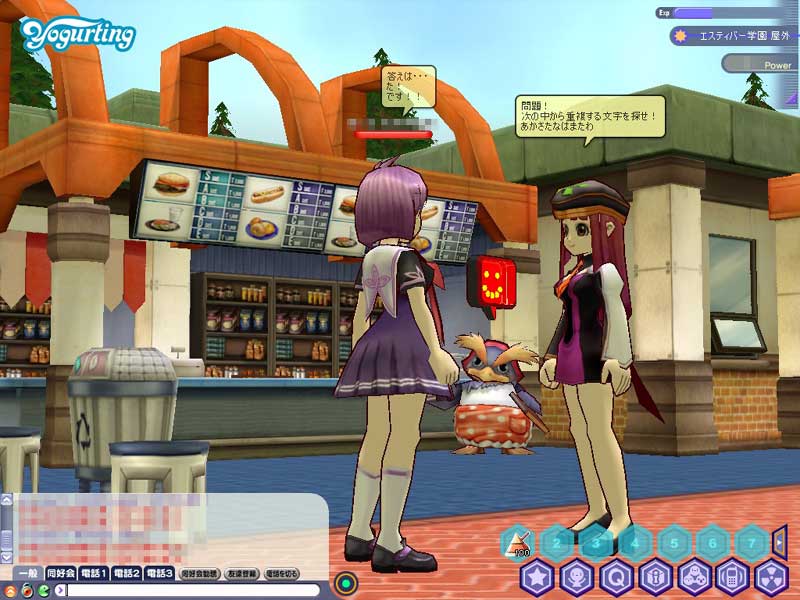Open the character figure hexagon menu

tap(577, 578)
